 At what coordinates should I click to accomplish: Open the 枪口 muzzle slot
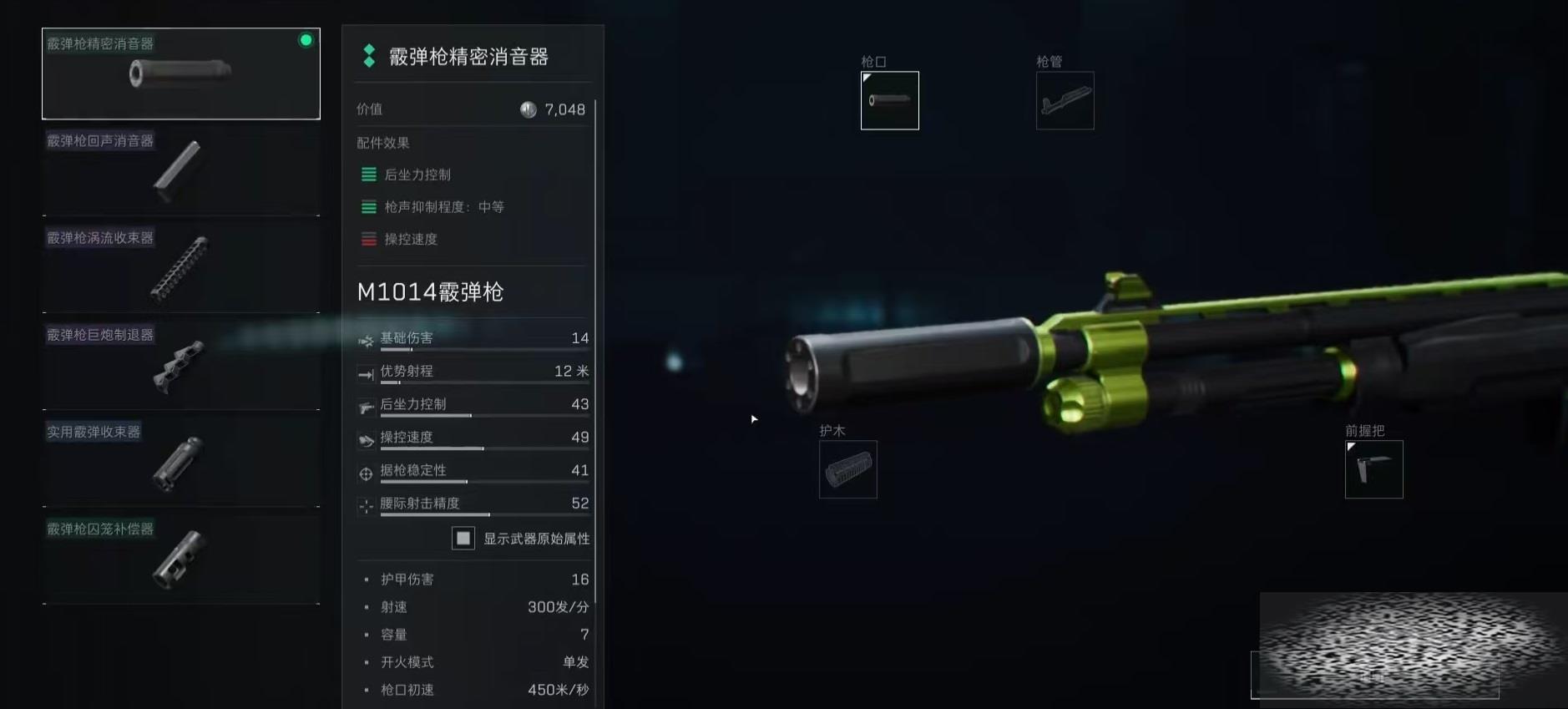[x=889, y=101]
